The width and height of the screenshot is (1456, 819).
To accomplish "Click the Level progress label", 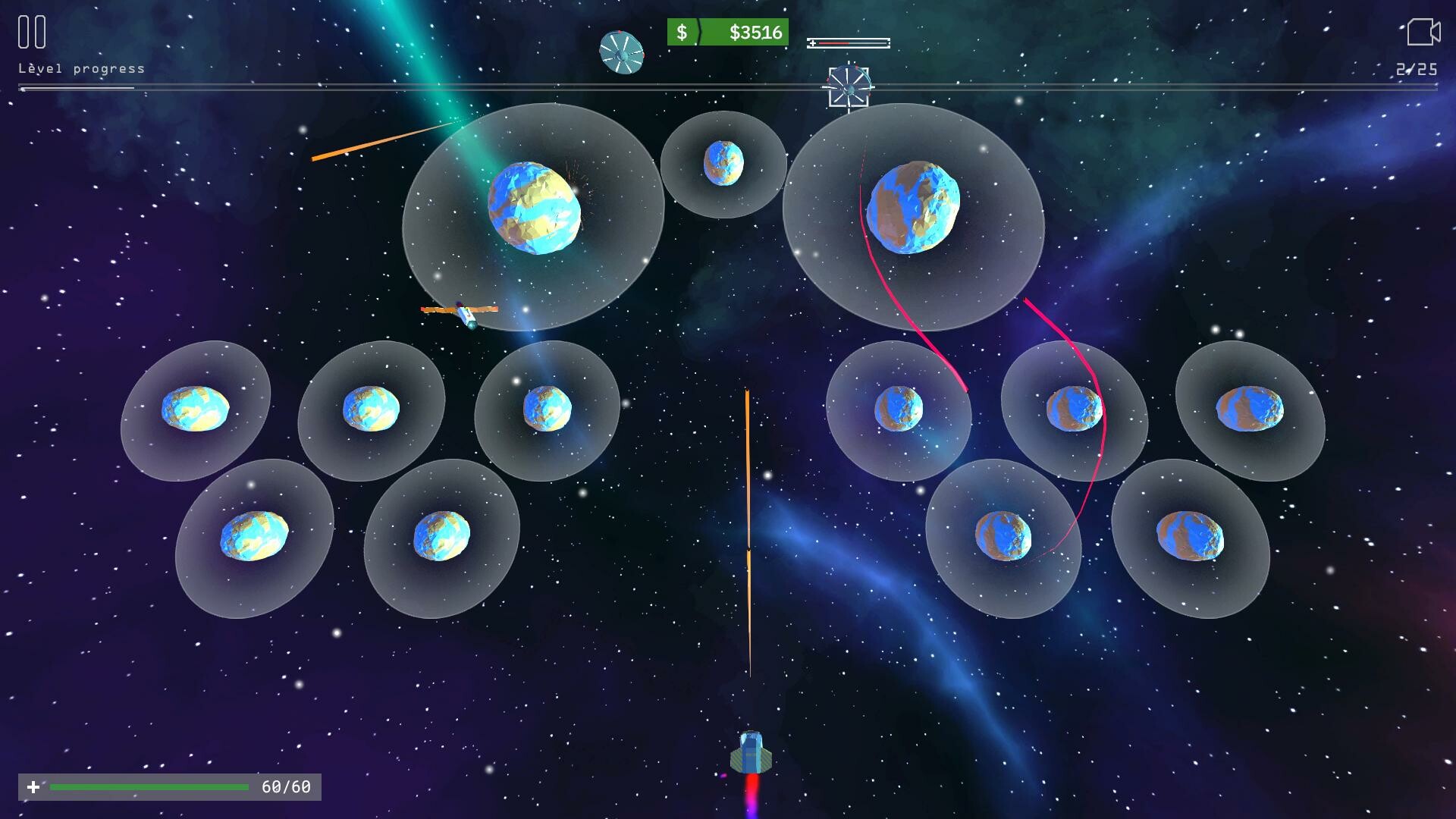I will click(80, 67).
